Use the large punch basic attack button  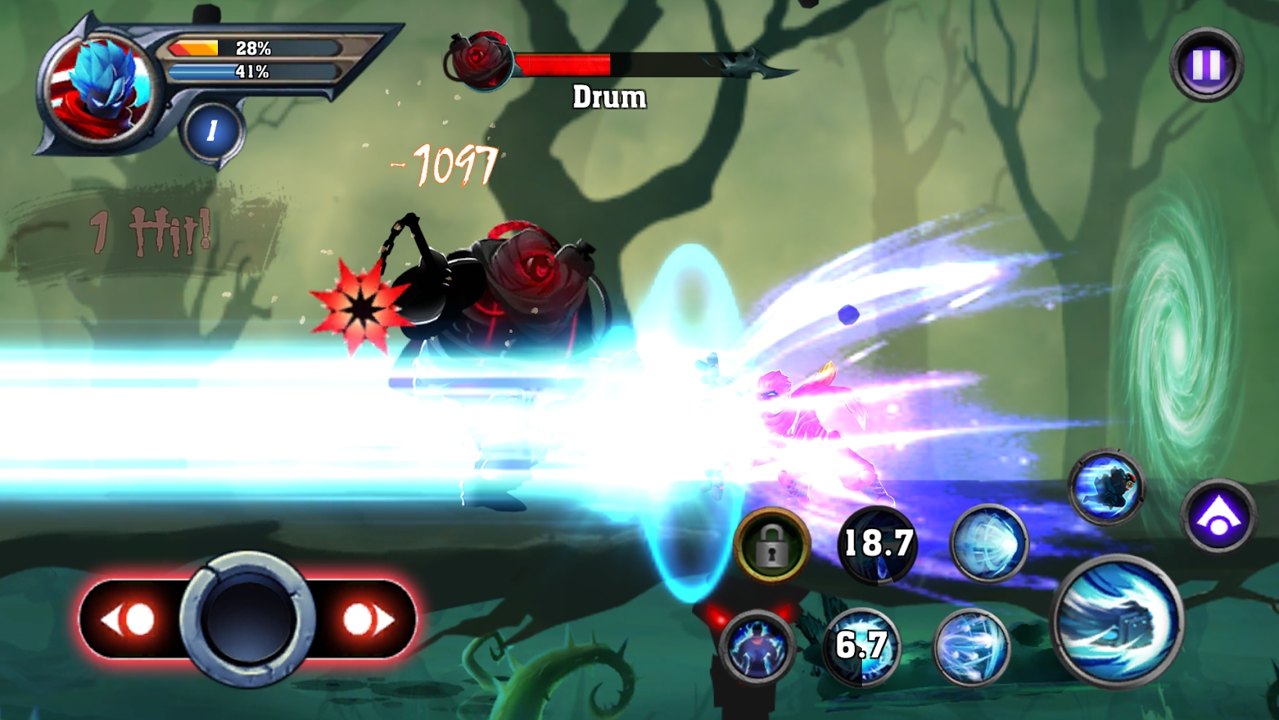[x=1117, y=621]
